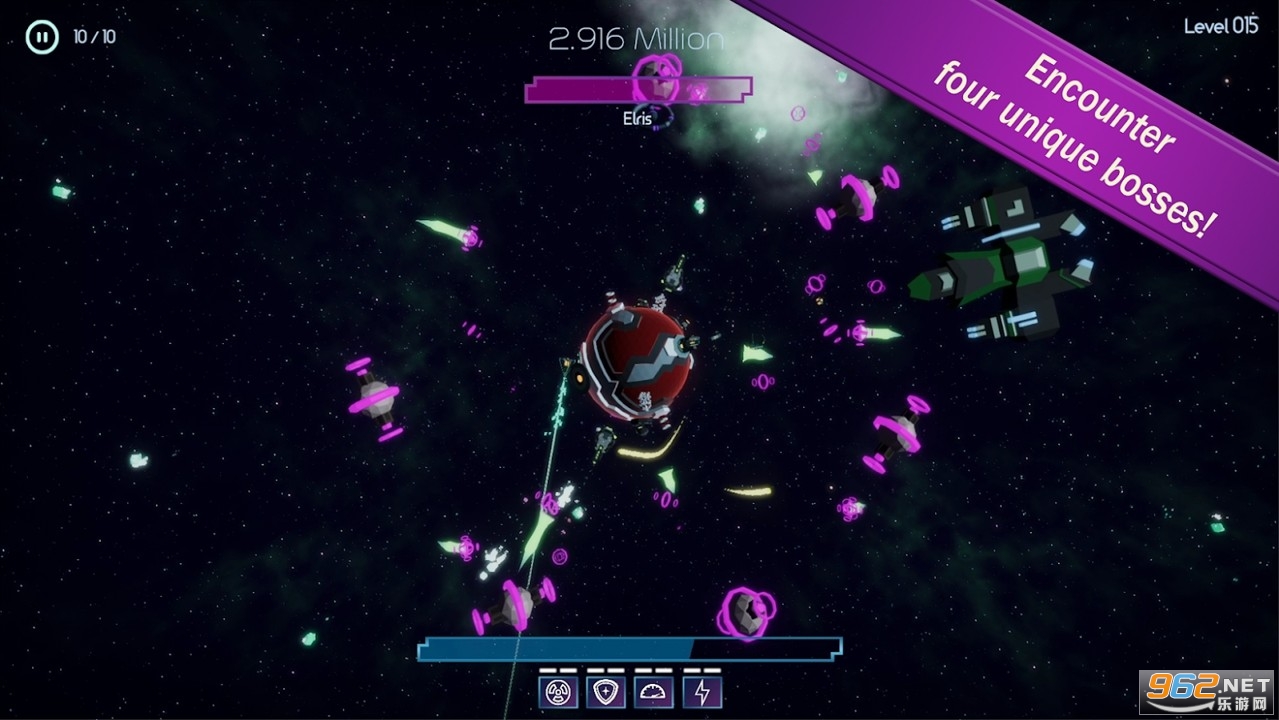
Task: Activate the speedometer boost ability
Action: (654, 692)
